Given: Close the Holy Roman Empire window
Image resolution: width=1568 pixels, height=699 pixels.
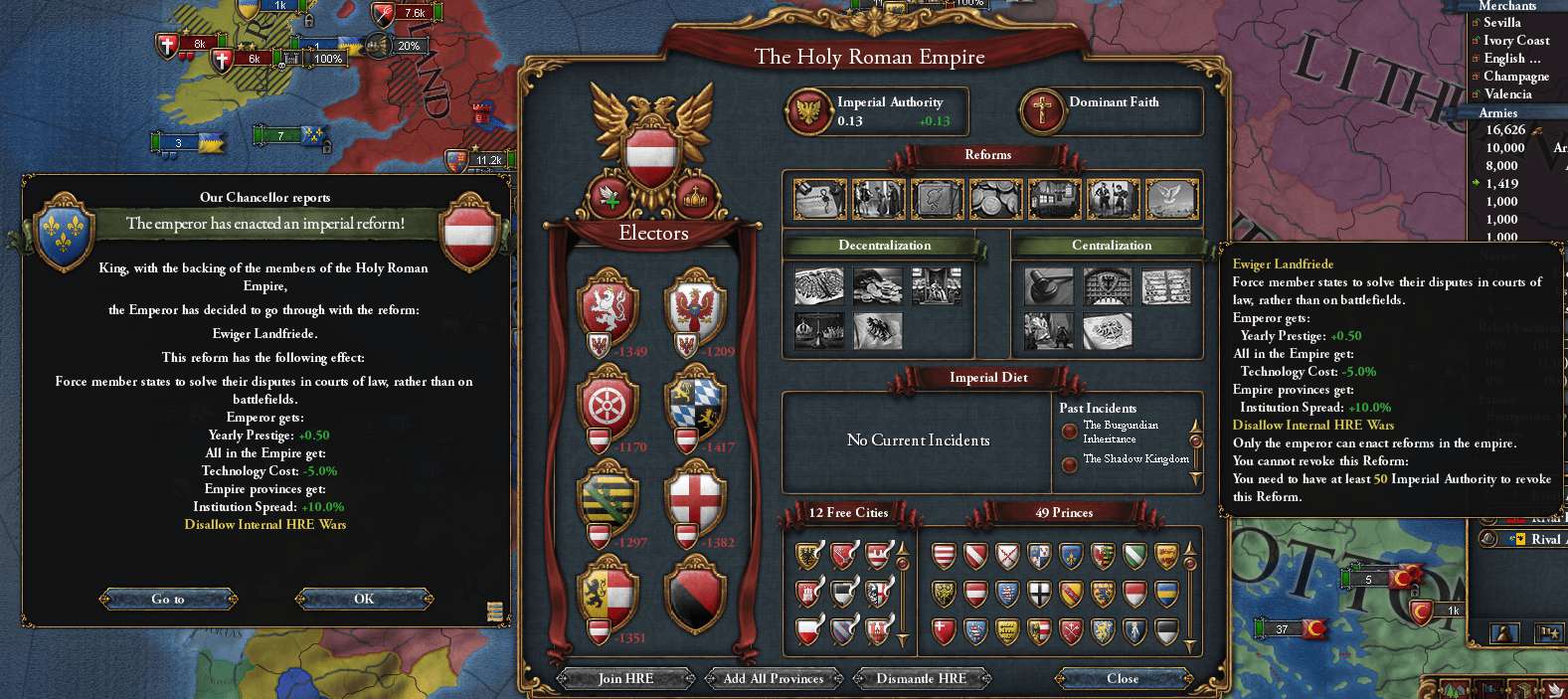Looking at the screenshot, I should (1123, 678).
